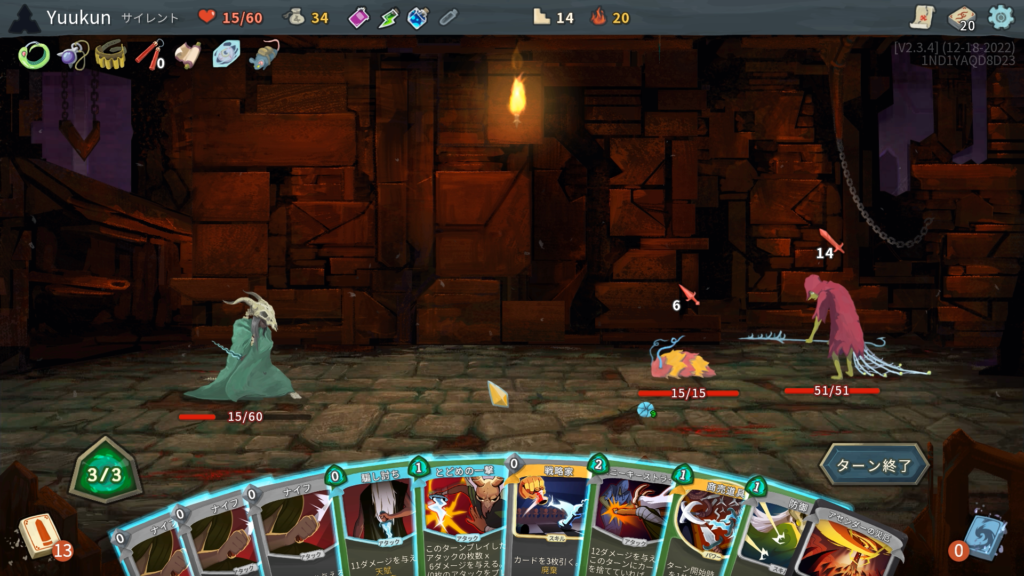1024x576 pixels.
Task: Select the 2-cost 12-damage attack card
Action: [630, 525]
